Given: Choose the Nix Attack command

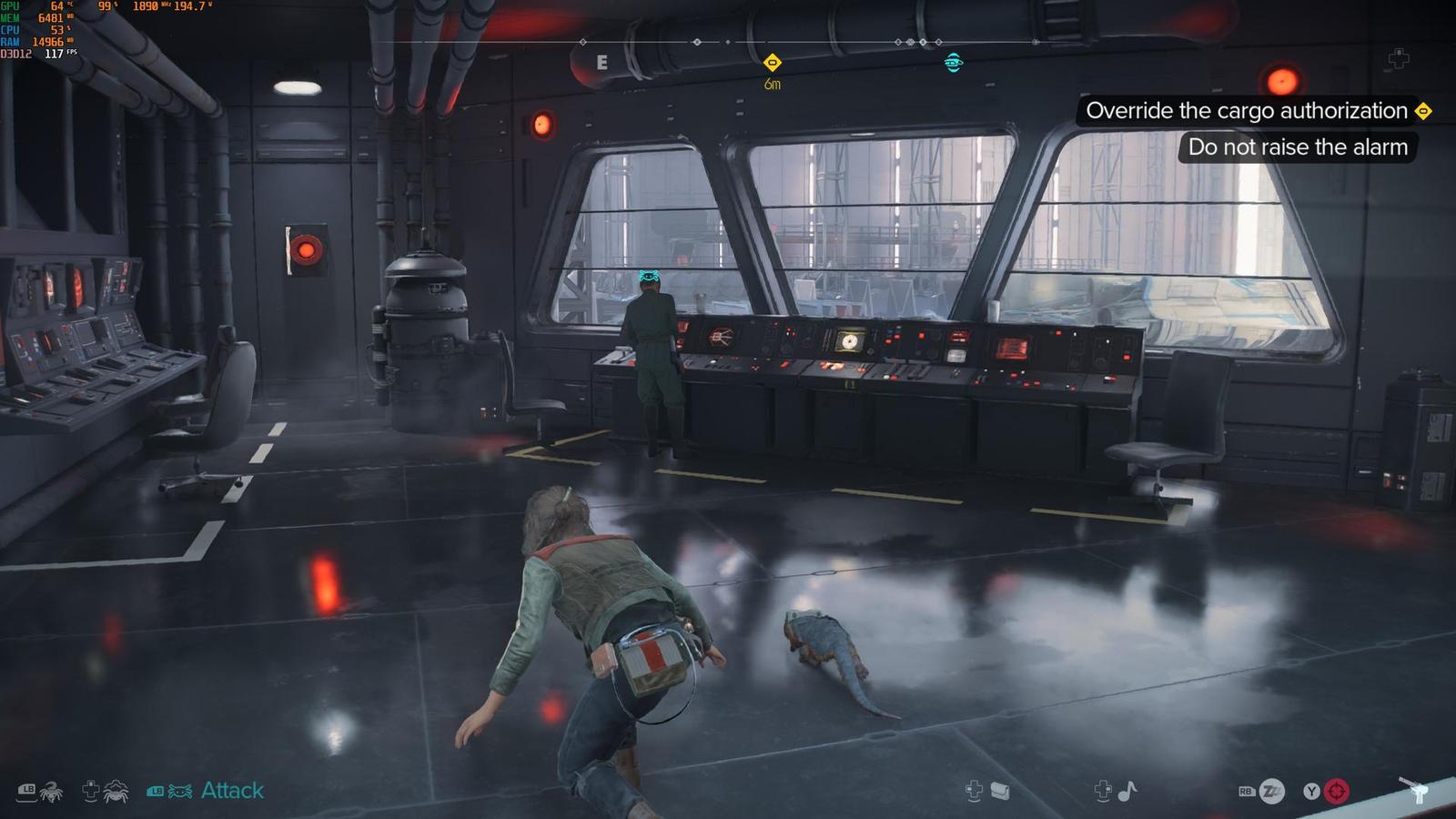Looking at the screenshot, I should pyautogui.click(x=231, y=791).
